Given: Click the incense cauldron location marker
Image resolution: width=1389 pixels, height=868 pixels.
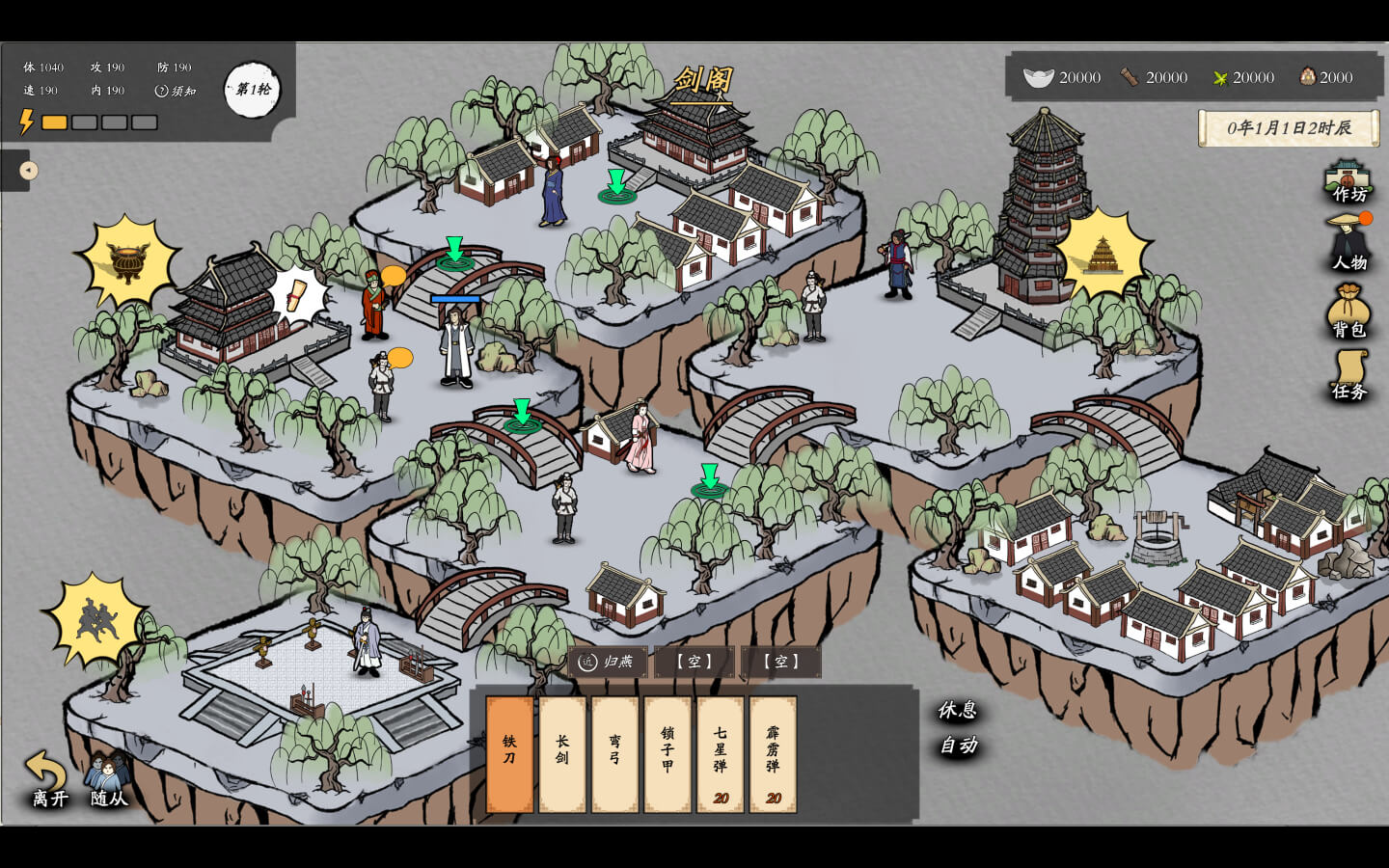Looking at the screenshot, I should (127, 262).
